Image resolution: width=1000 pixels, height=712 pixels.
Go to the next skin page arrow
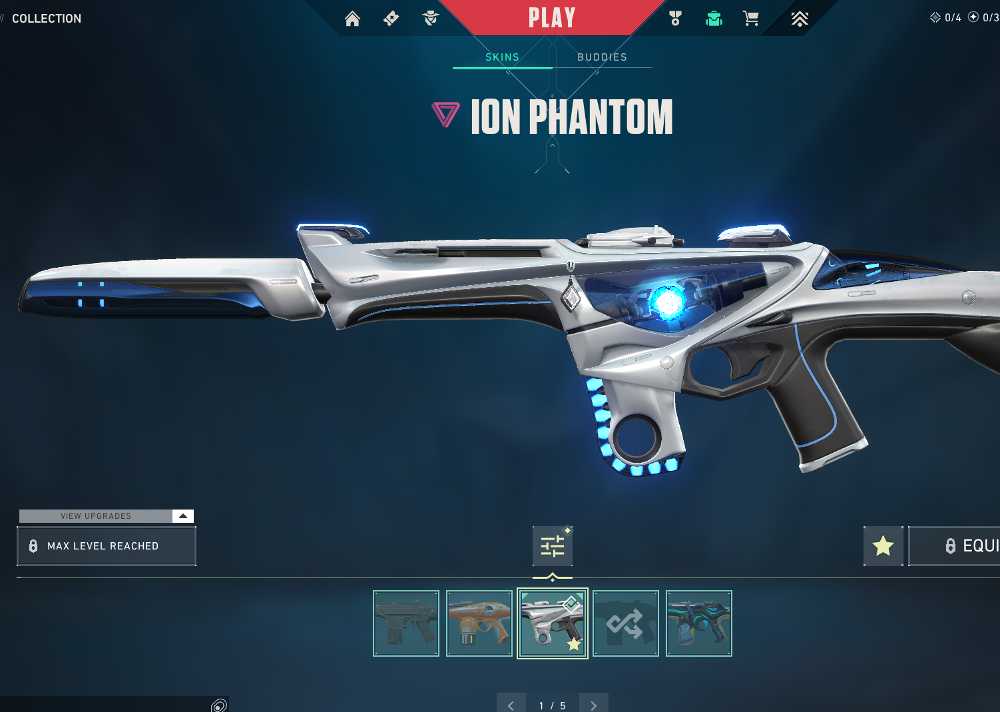594,705
